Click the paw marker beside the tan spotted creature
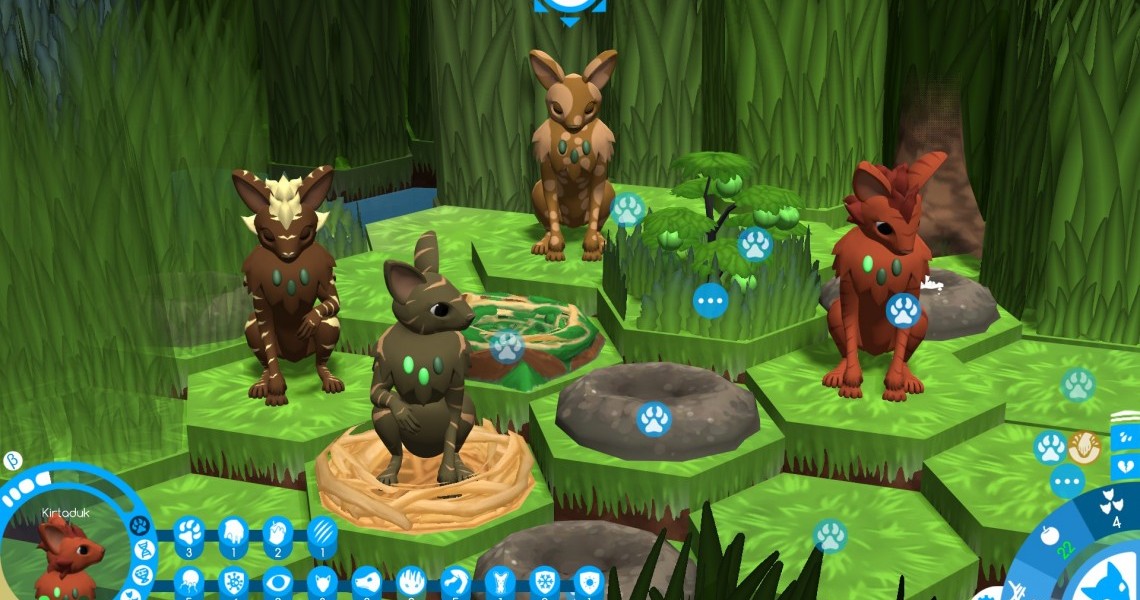This screenshot has height=600, width=1140. point(628,210)
